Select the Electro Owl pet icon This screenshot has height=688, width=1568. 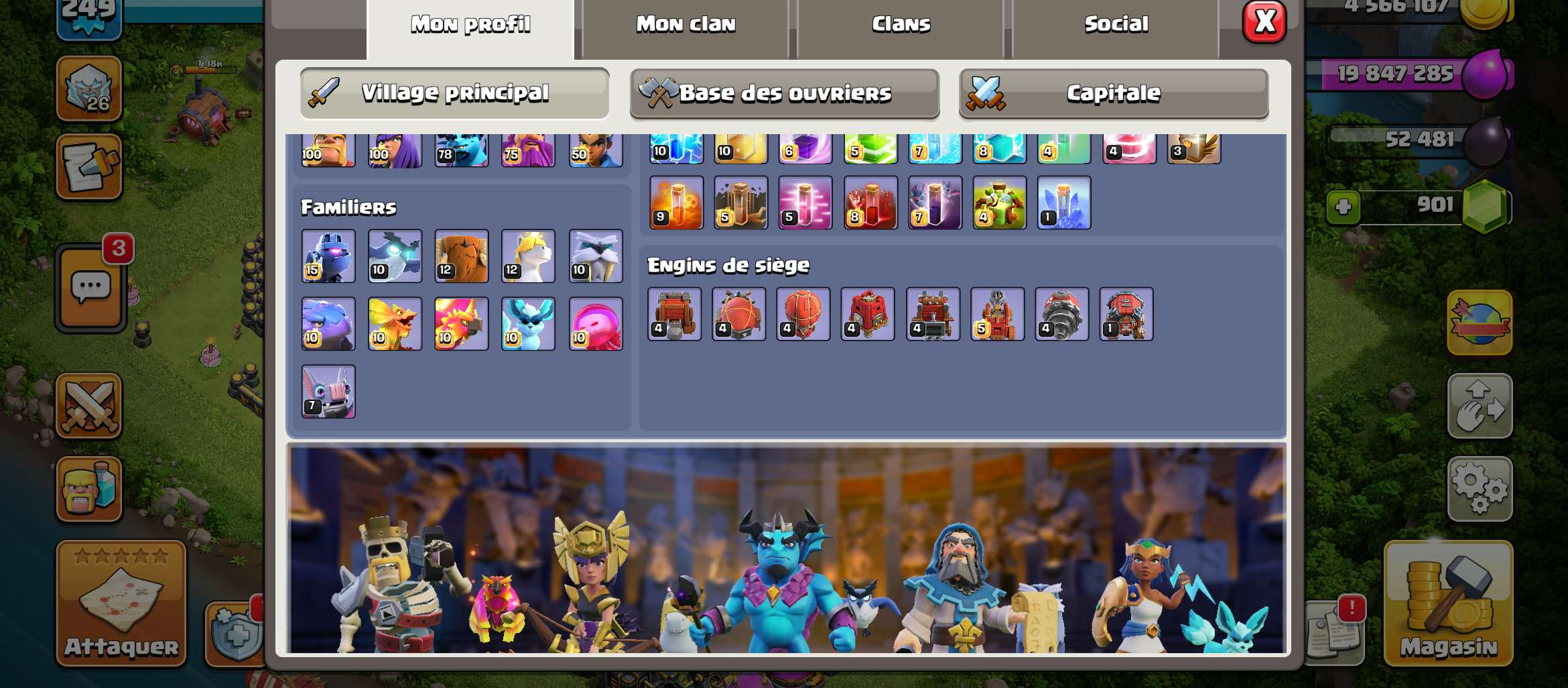pos(395,256)
